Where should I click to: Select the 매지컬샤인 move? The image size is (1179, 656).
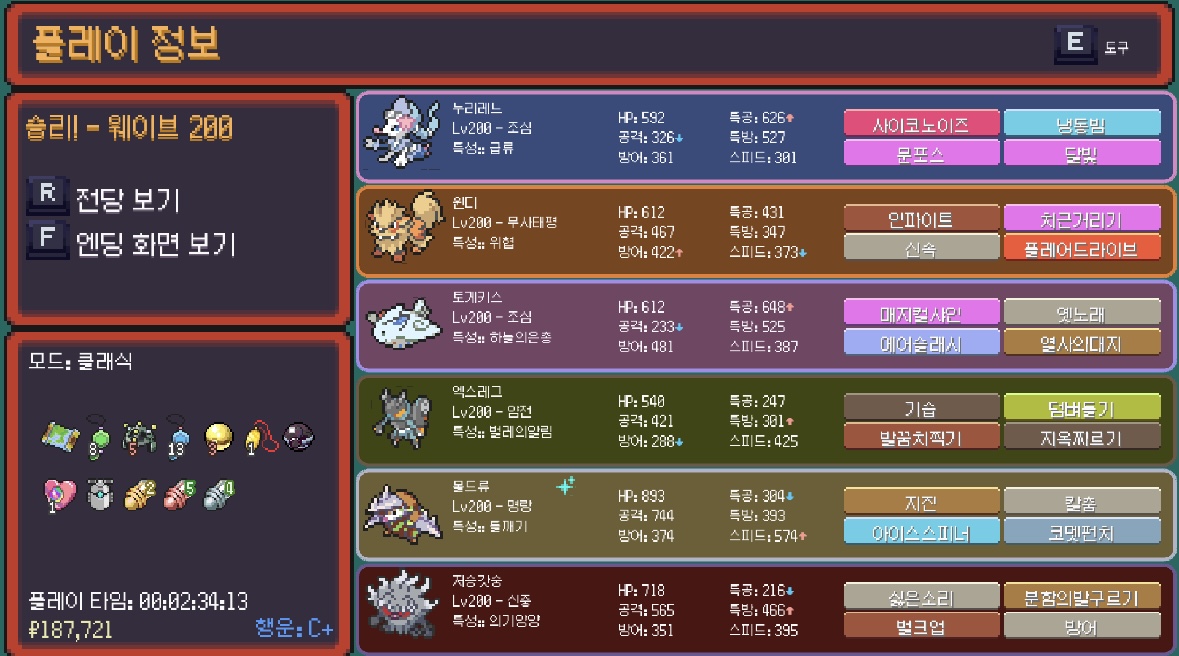click(921, 313)
